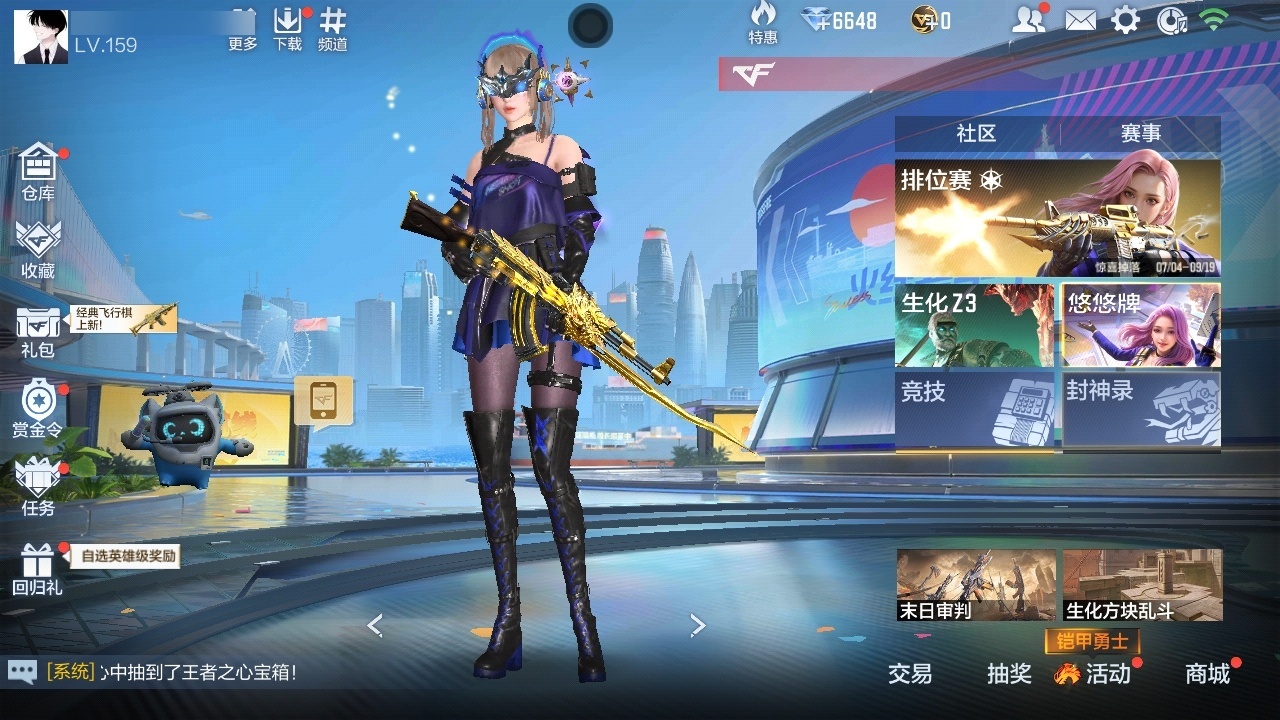Image resolution: width=1280 pixels, height=720 pixels.
Task: Open the 末日审判 event thumbnail
Action: tap(976, 585)
